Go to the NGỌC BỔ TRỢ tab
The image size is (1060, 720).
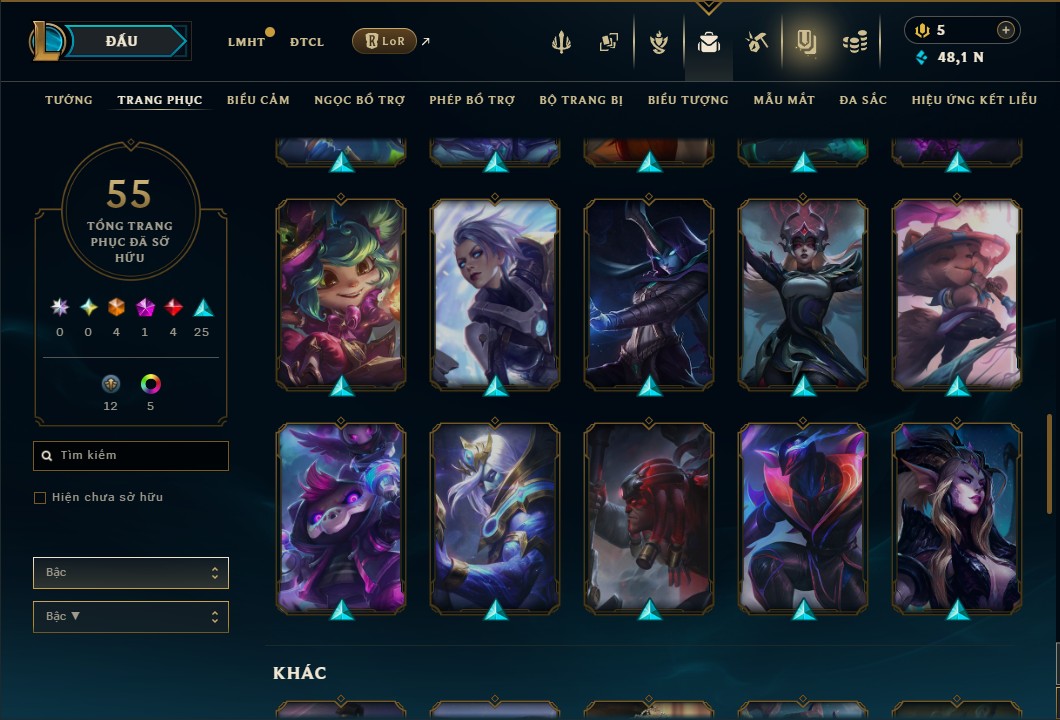click(x=359, y=100)
